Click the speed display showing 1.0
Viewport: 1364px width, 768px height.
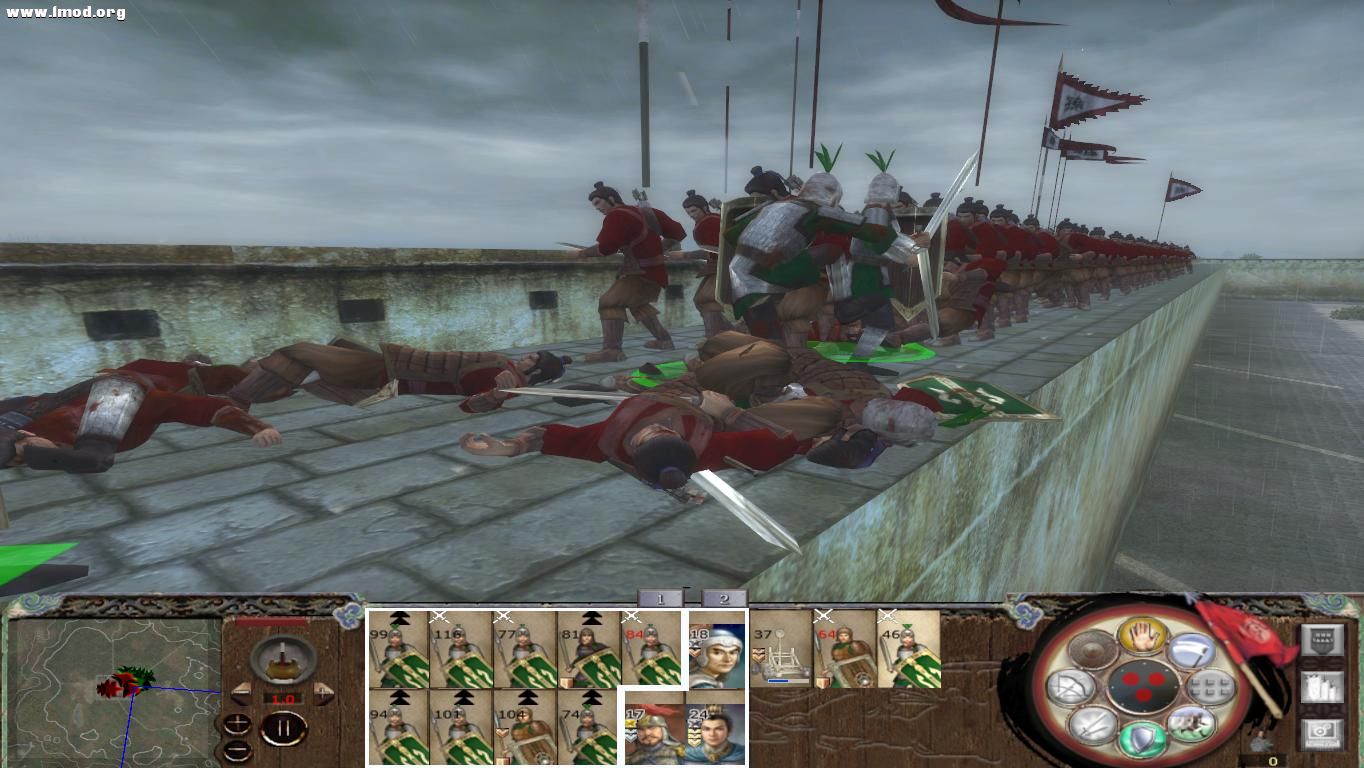pyautogui.click(x=282, y=696)
